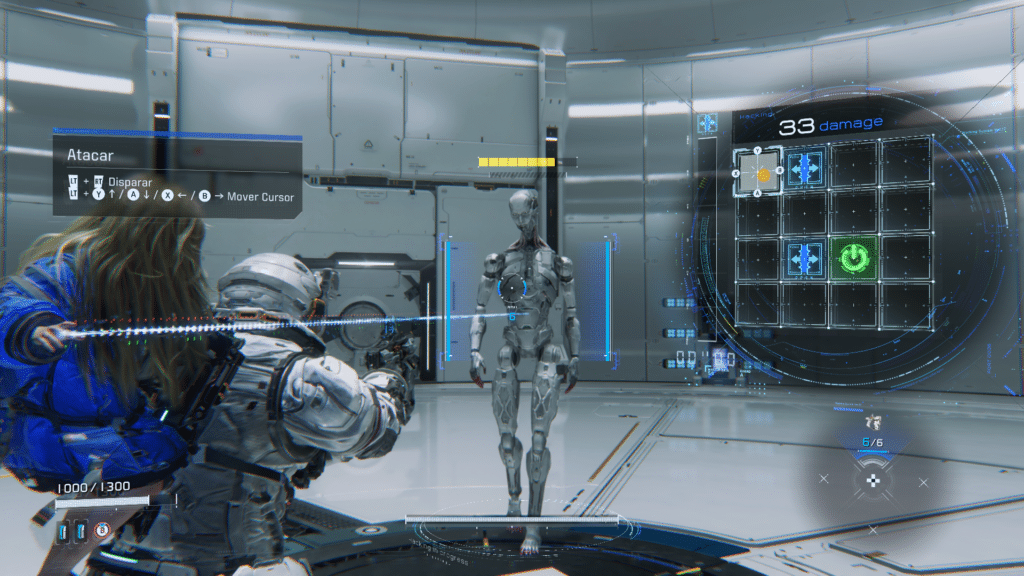
Task: Pick the blue arrow tile beside the green power node
Action: 805,259
